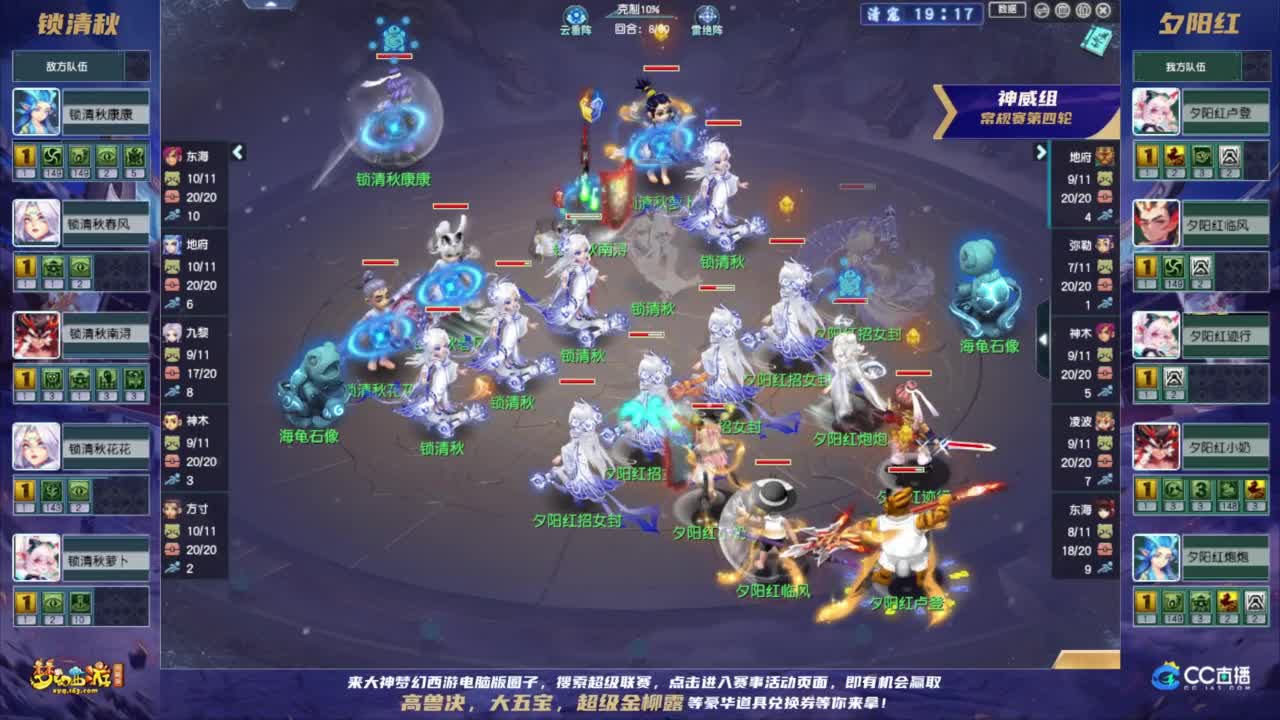Collapse the left panel via the yellow left arrow
Image resolution: width=1280 pixels, height=720 pixels.
tap(237, 152)
